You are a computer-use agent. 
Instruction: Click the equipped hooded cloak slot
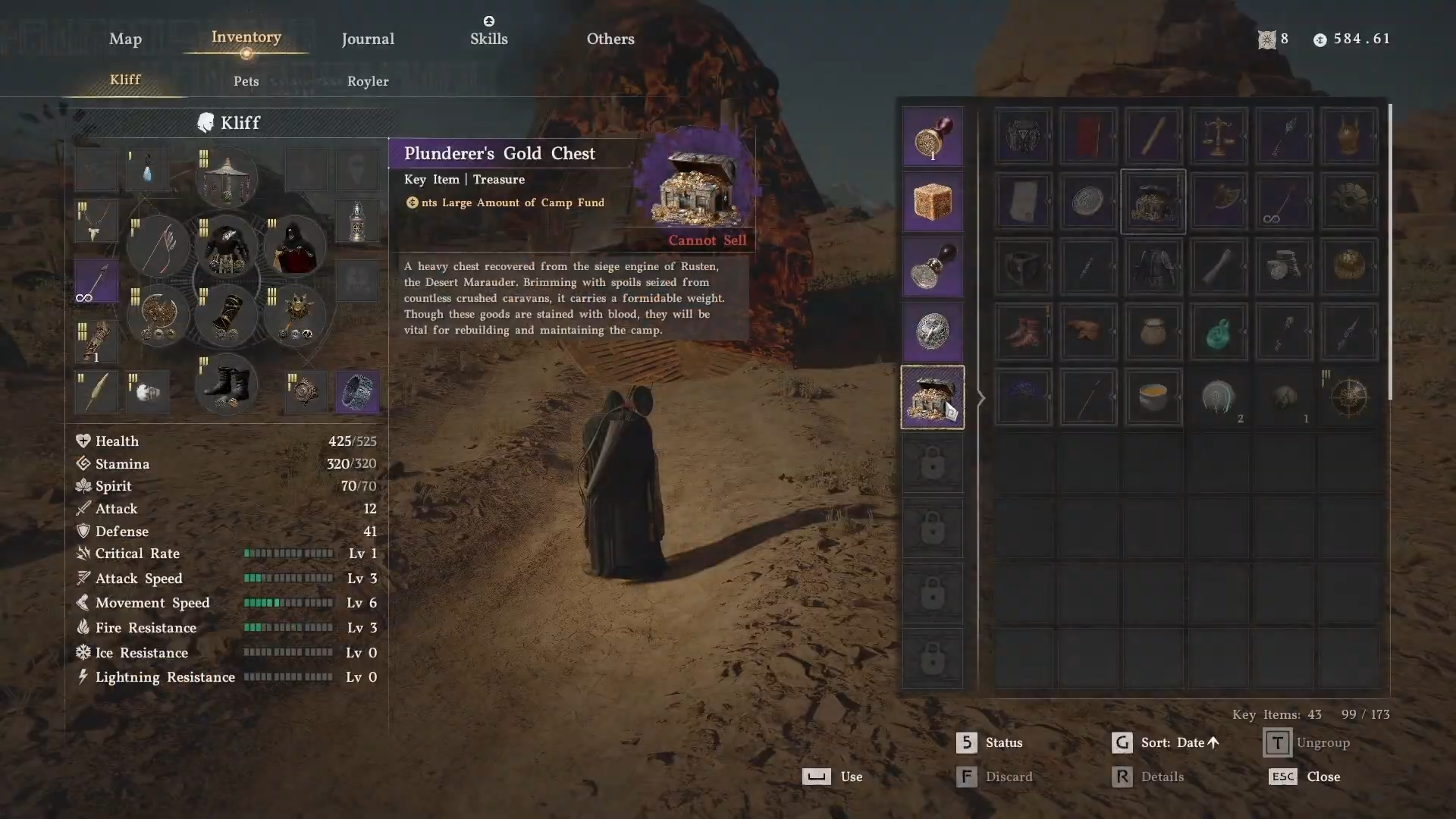pyautogui.click(x=294, y=246)
